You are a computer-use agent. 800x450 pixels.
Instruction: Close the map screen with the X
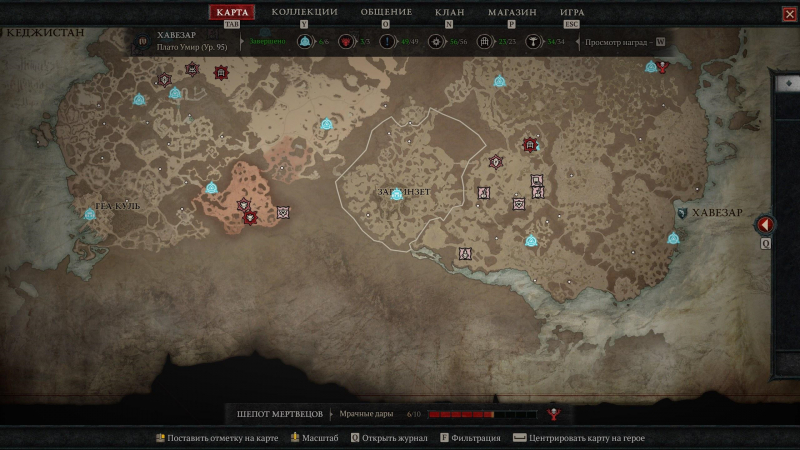pos(789,13)
